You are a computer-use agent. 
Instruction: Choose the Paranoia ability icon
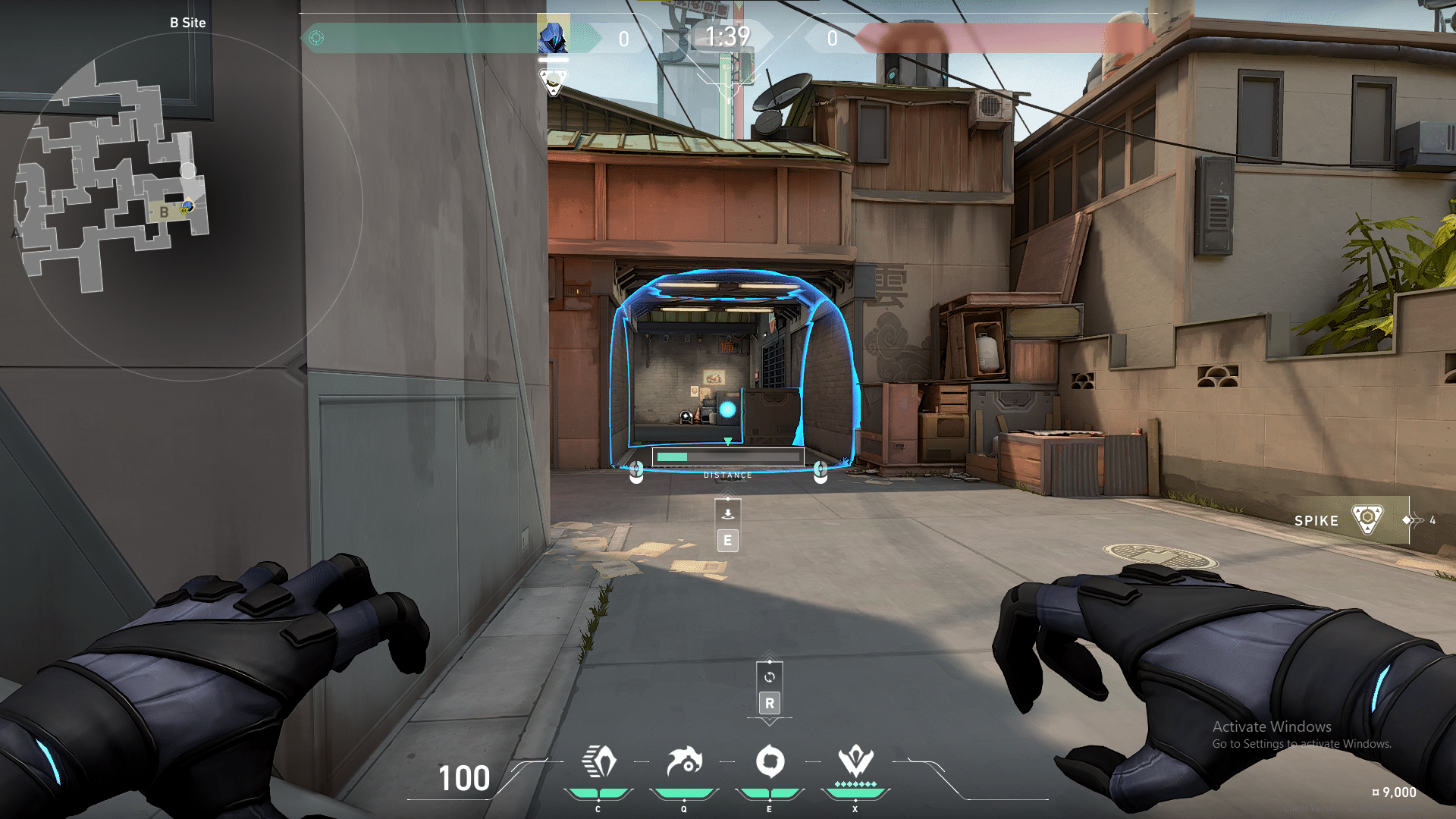(x=684, y=762)
